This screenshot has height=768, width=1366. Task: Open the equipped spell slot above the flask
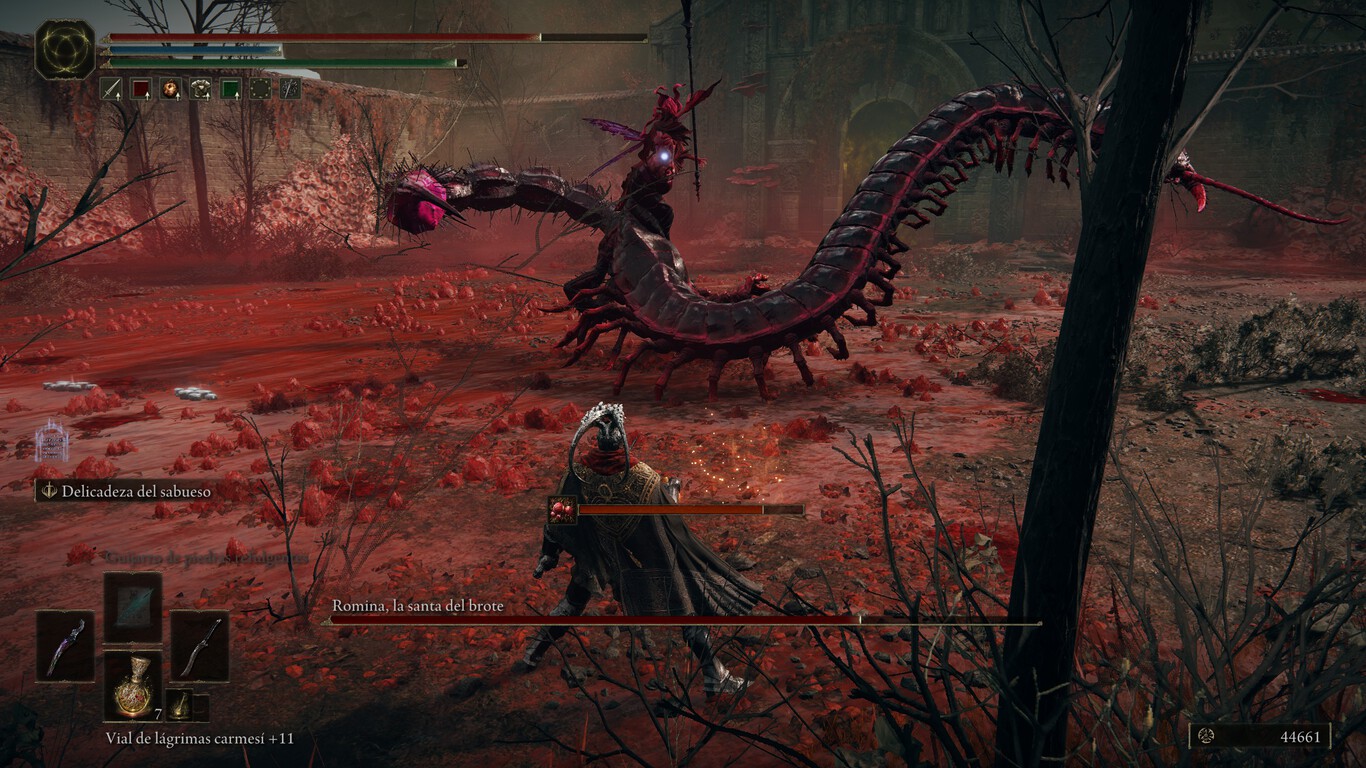click(x=133, y=607)
